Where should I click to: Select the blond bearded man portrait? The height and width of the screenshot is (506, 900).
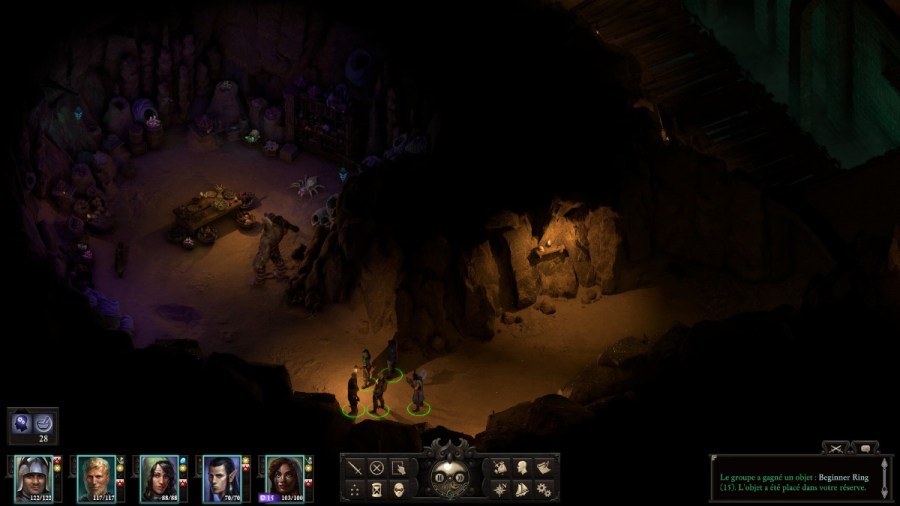[x=95, y=477]
